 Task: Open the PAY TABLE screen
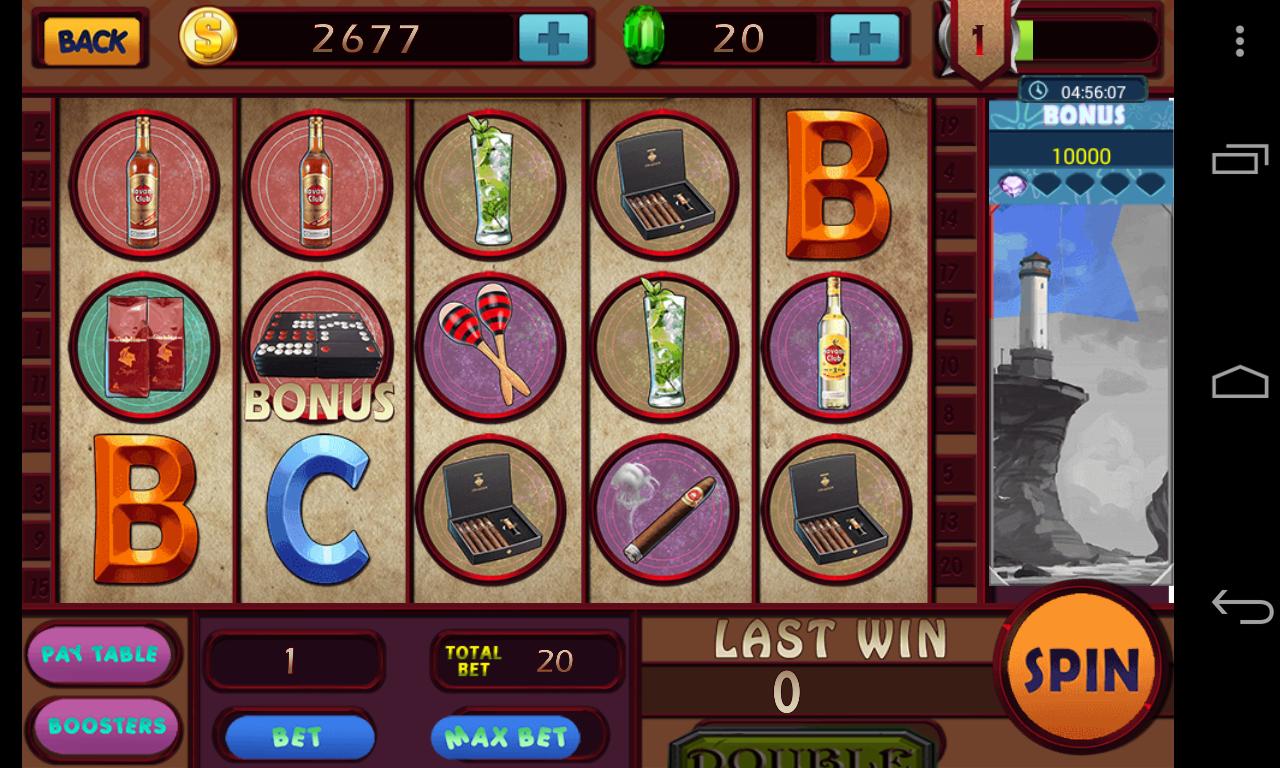coord(103,654)
